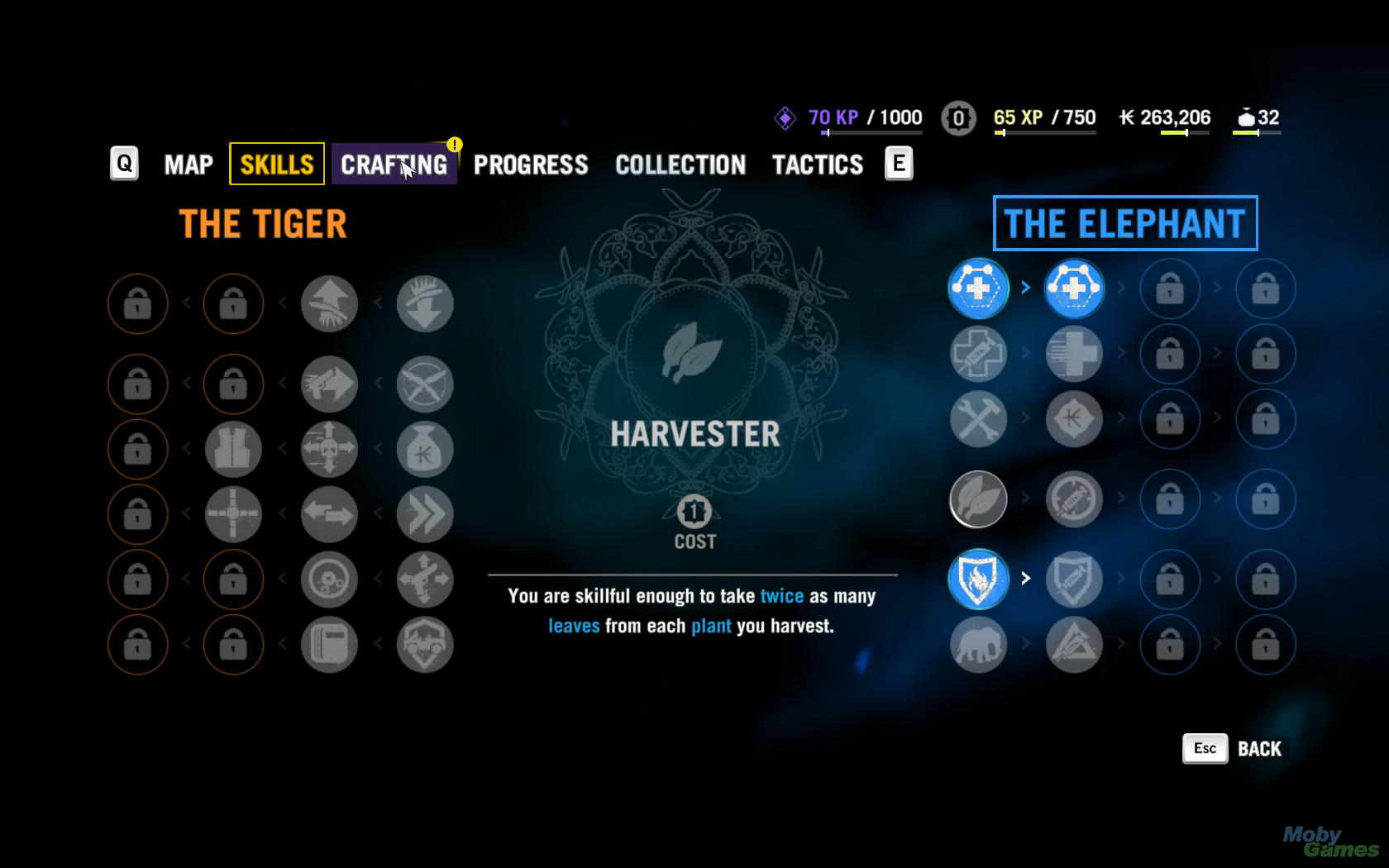This screenshot has width=1389, height=868.
Task: Click the chevron between the two medkit skills
Action: pos(1025,288)
